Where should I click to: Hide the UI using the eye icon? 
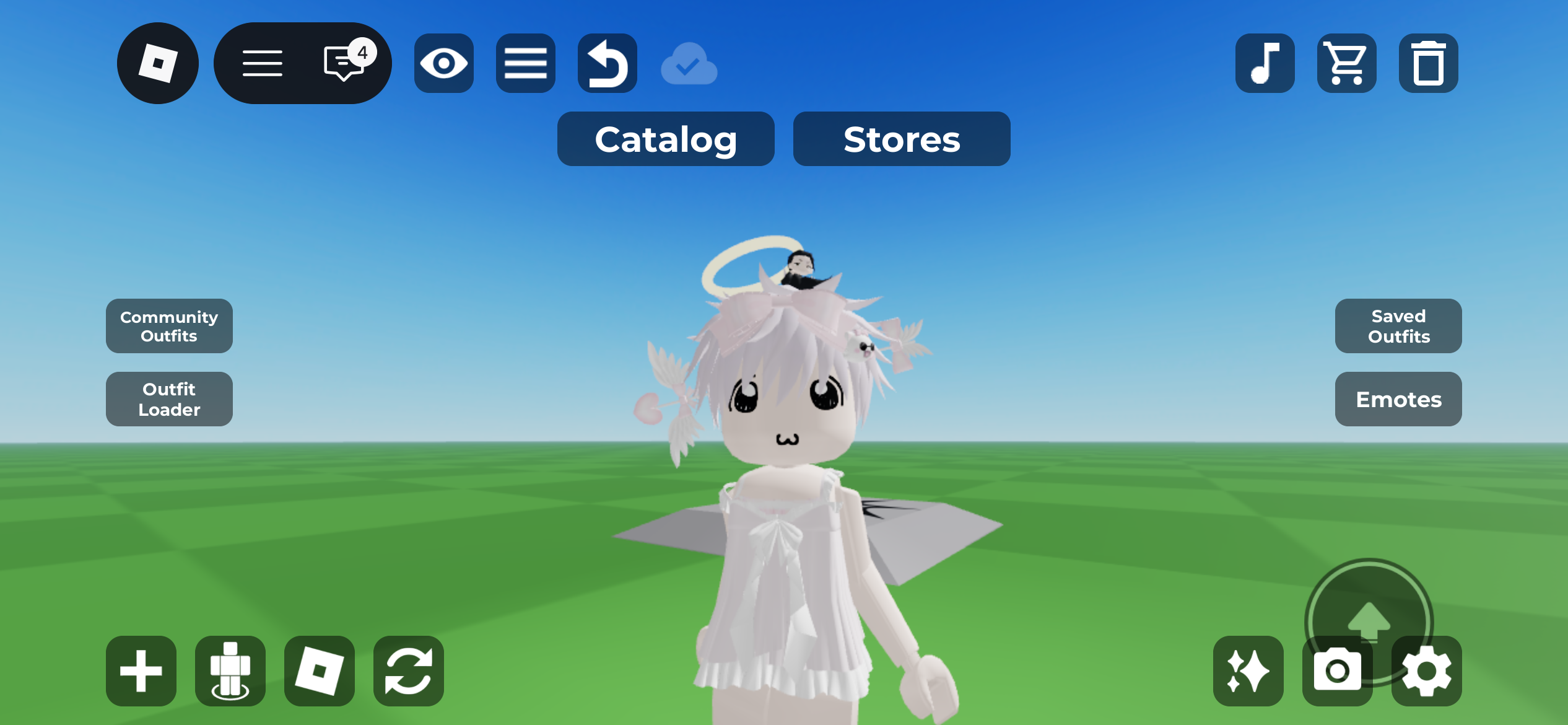[443, 63]
